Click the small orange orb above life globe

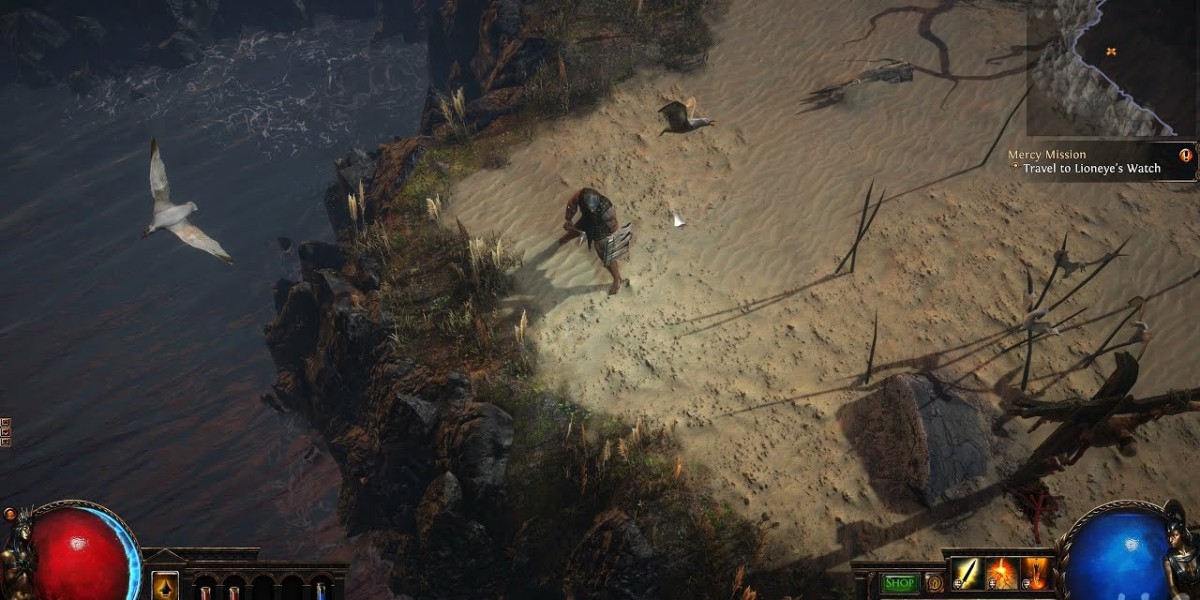click(x=10, y=514)
